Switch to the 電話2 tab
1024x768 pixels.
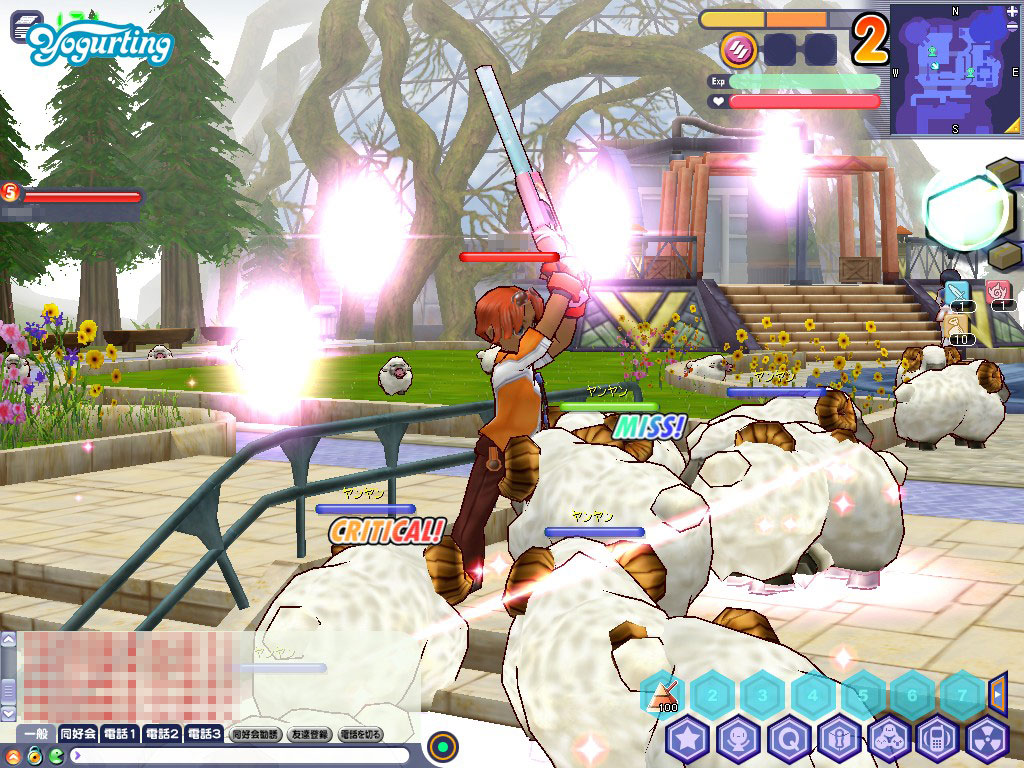(x=161, y=734)
